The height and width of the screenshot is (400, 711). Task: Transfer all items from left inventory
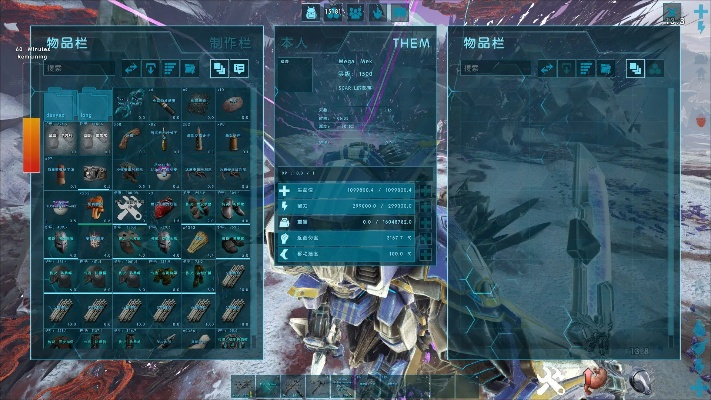click(x=130, y=68)
